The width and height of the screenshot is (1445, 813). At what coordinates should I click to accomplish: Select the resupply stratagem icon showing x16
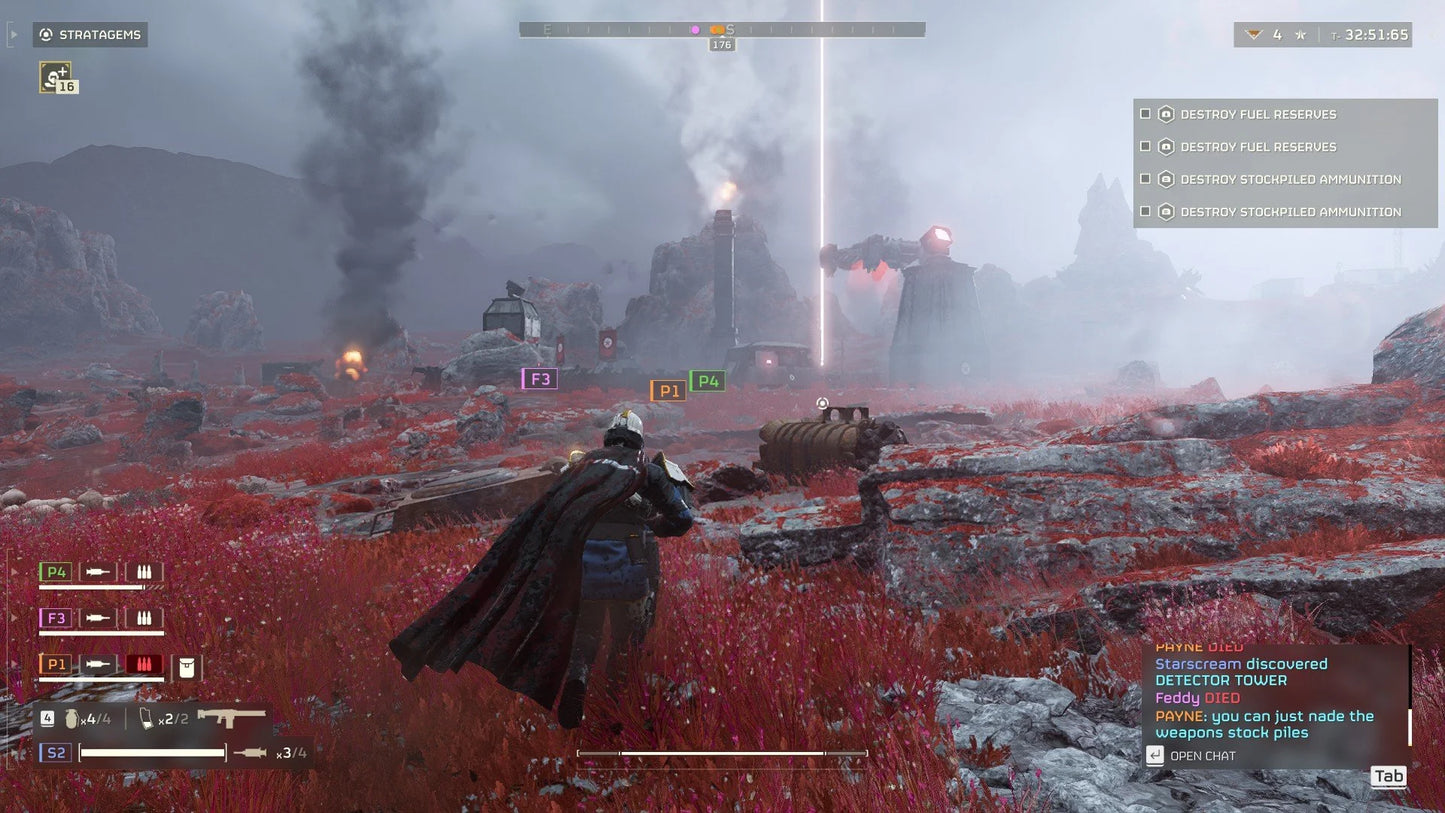(x=57, y=76)
